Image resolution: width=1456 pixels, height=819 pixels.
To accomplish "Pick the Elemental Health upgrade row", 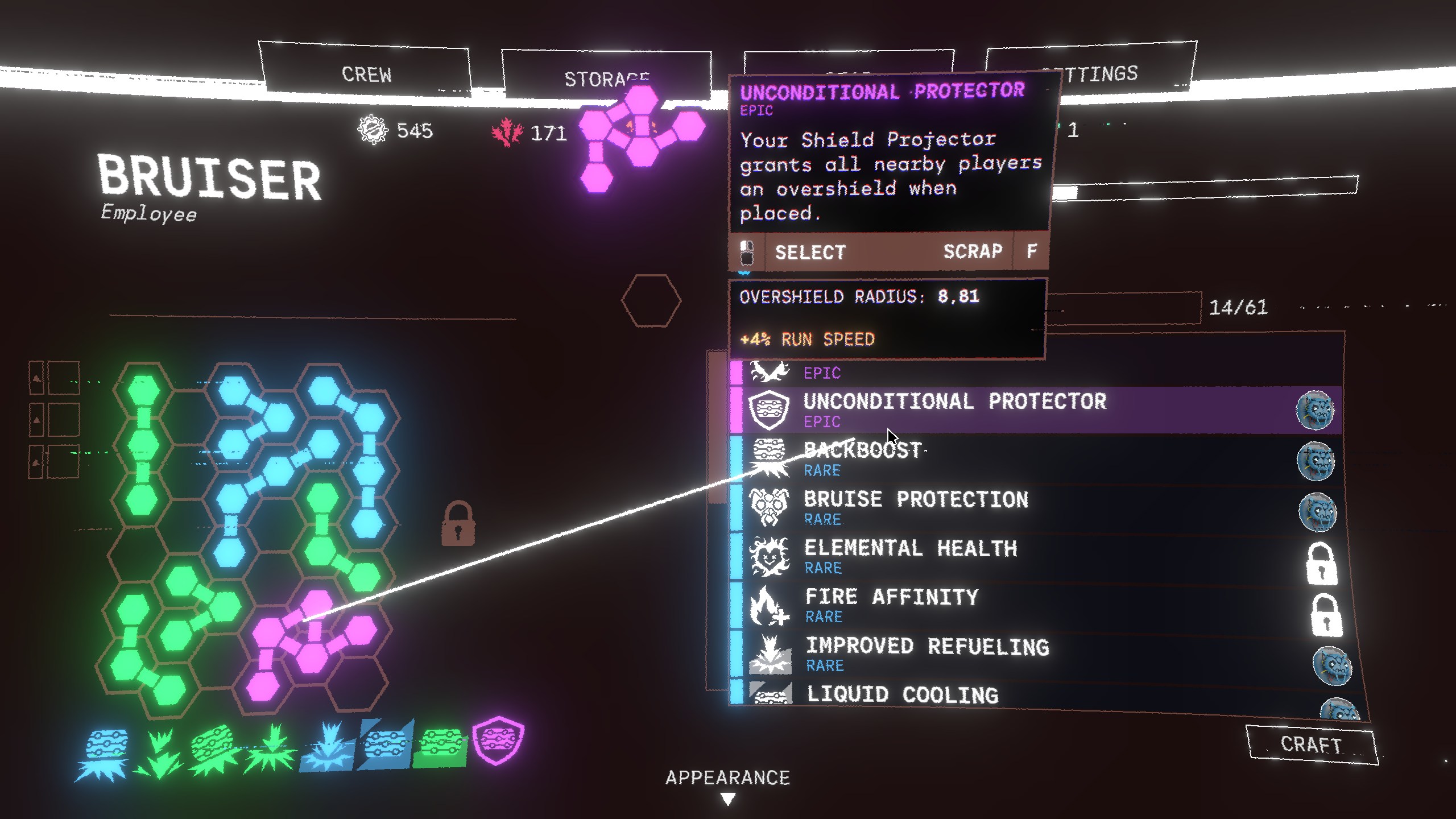I will coord(910,555).
